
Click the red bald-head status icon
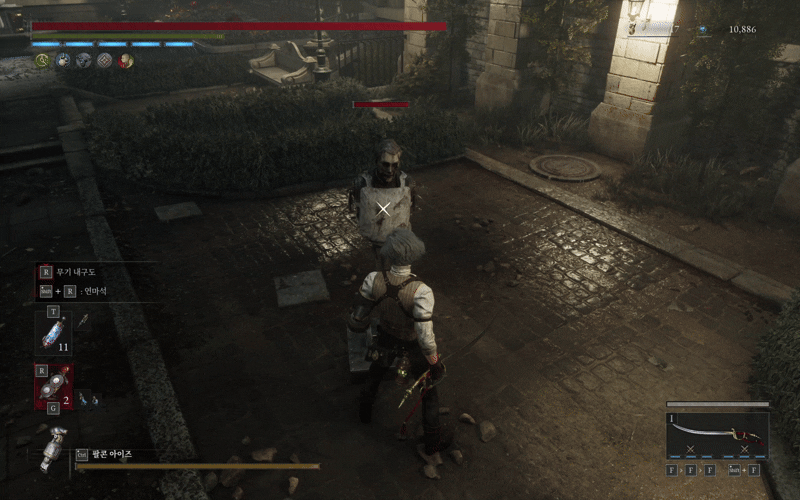[126, 61]
